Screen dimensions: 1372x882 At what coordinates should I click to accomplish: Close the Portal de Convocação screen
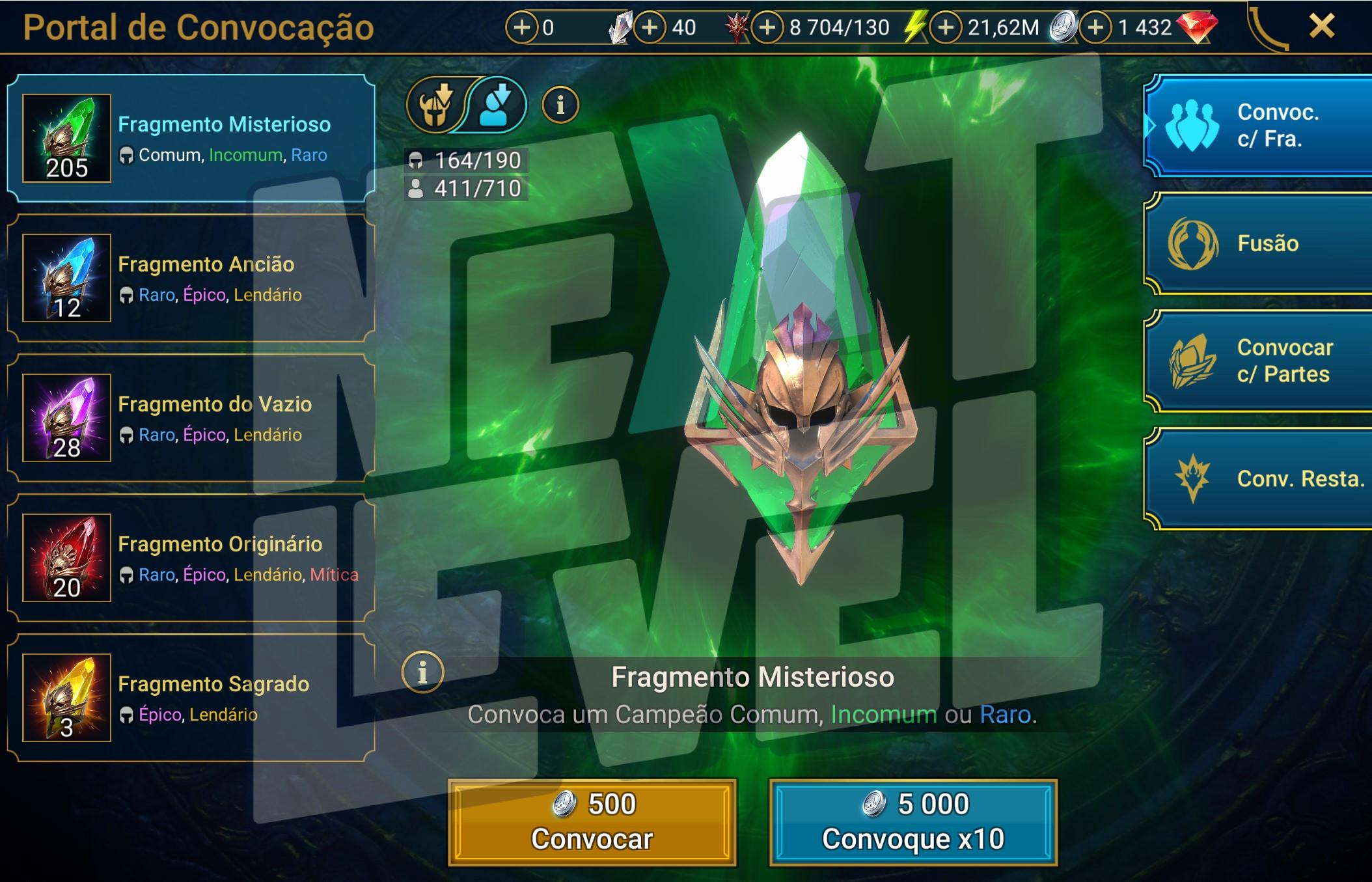(1321, 27)
